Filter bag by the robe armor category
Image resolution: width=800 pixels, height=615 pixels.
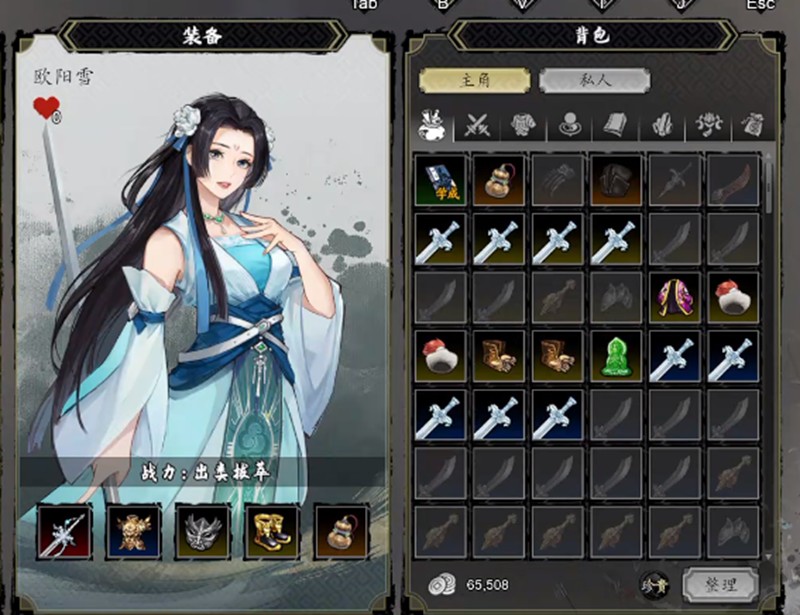523,125
